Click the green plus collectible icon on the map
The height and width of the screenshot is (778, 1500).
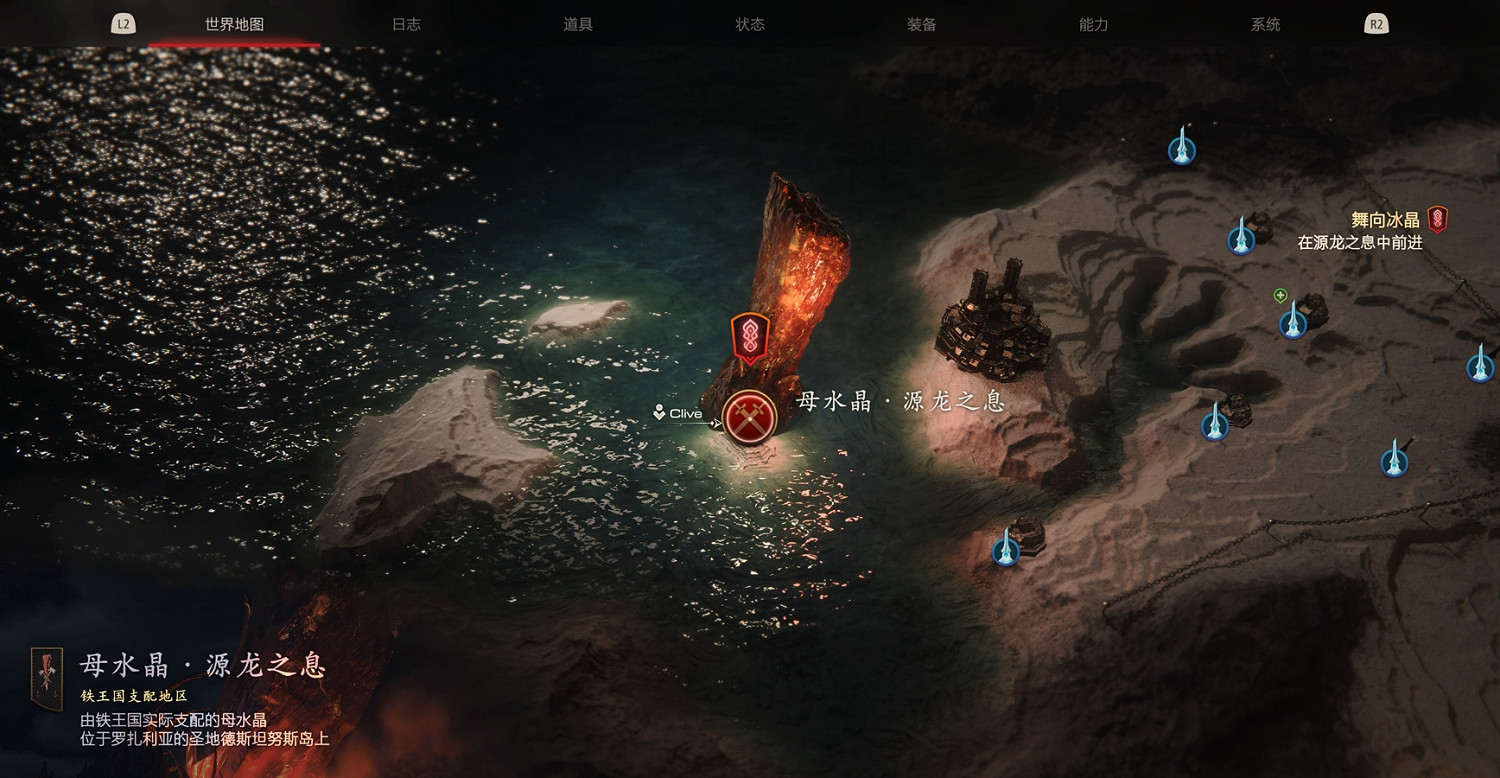click(1280, 295)
